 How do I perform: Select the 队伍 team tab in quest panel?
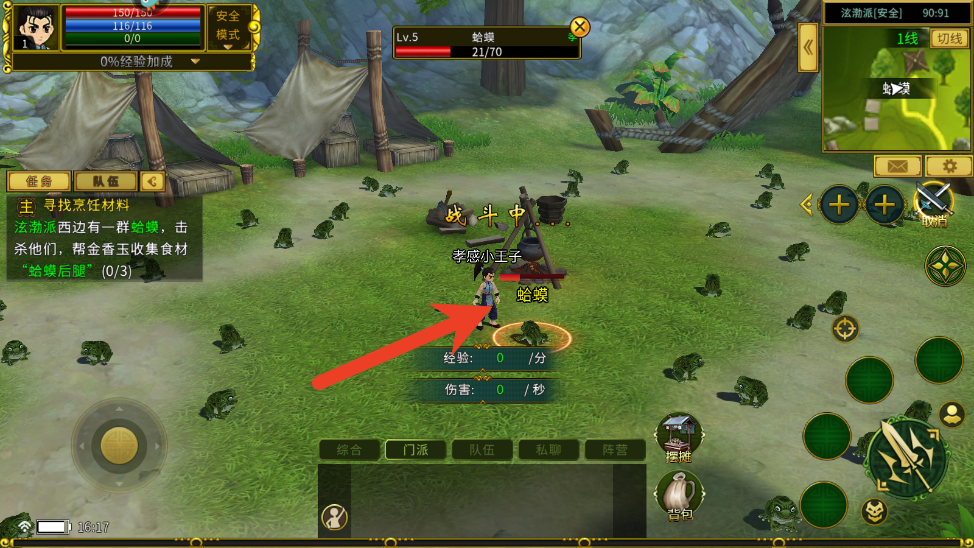point(105,181)
